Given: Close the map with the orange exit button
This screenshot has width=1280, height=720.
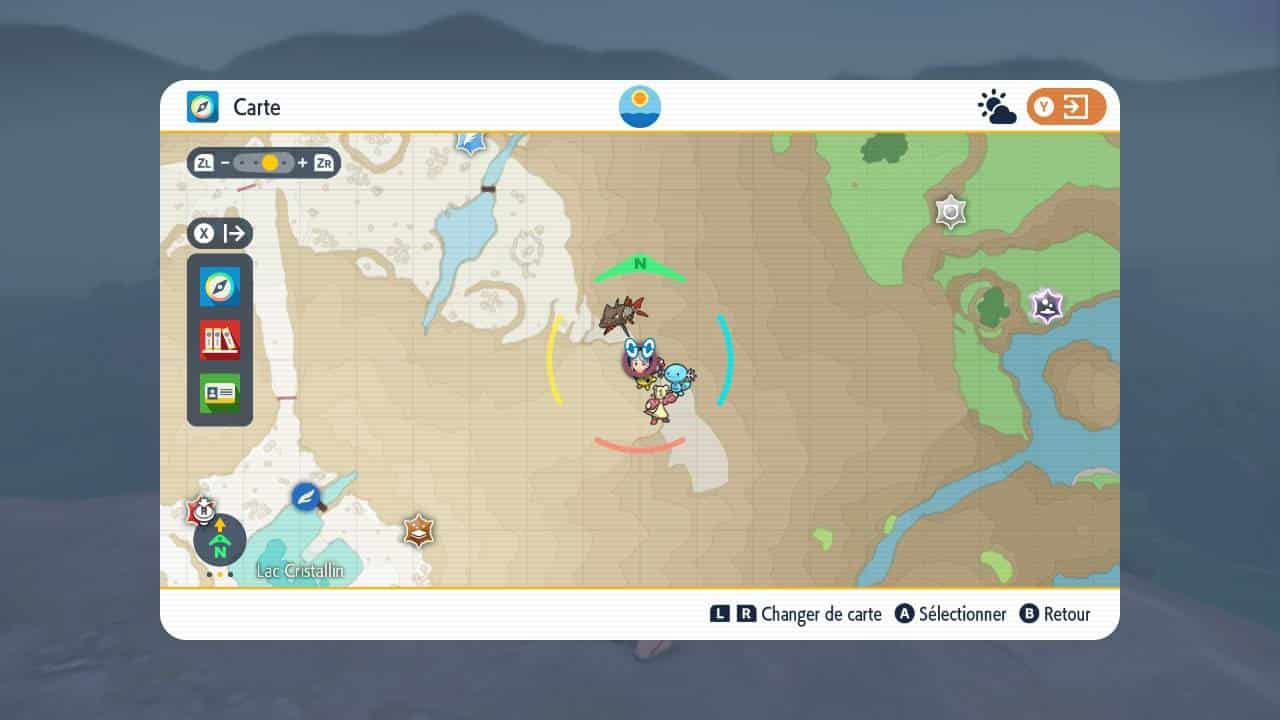Looking at the screenshot, I should point(1066,107).
